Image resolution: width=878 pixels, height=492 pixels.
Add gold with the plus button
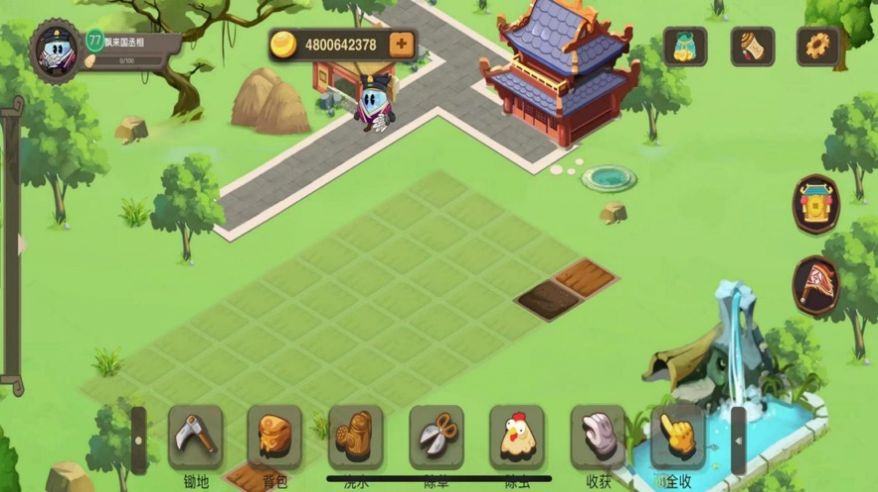[x=400, y=44]
